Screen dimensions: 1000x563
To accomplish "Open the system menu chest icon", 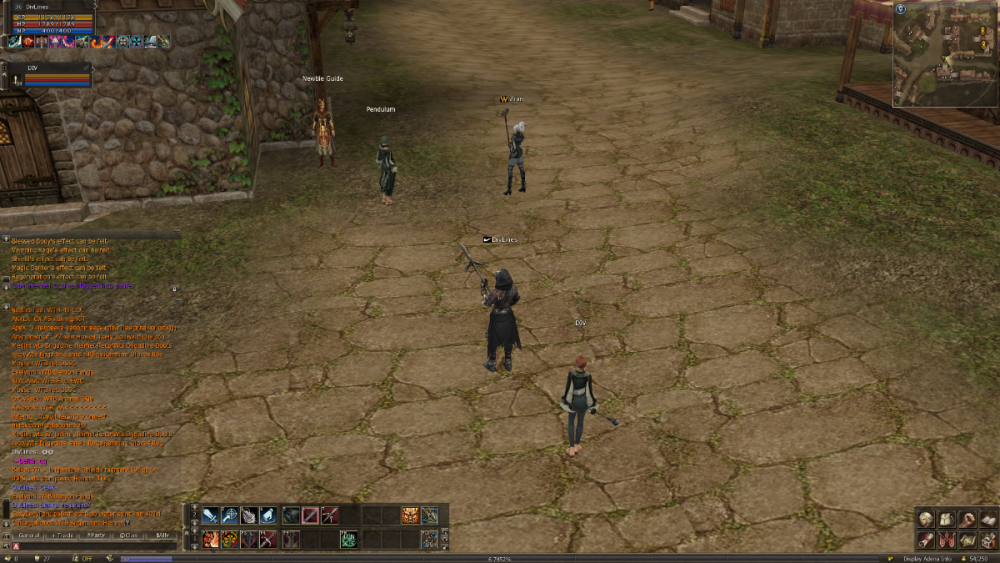I will coord(988,540).
